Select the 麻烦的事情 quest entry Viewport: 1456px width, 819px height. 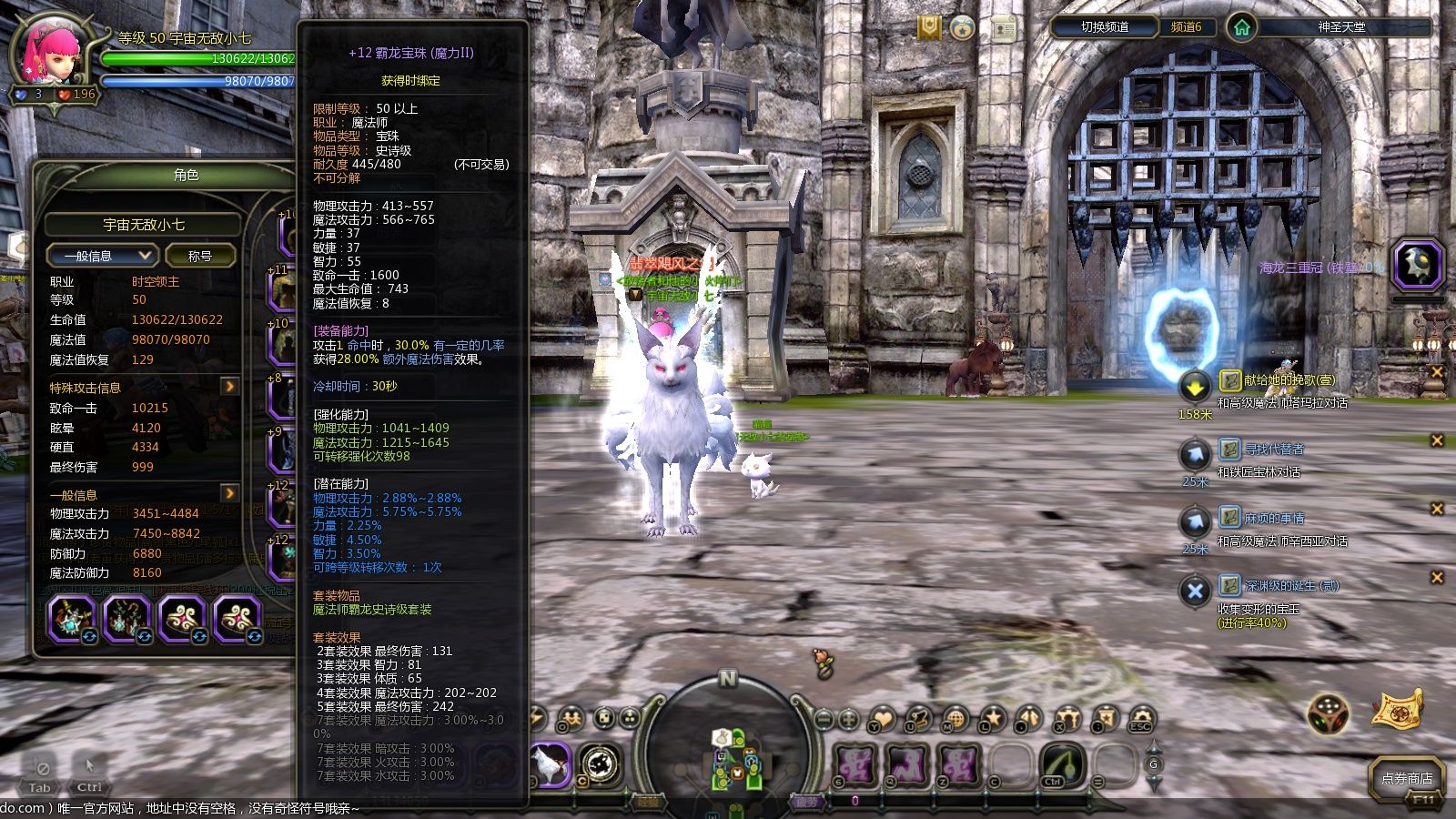[x=1274, y=518]
